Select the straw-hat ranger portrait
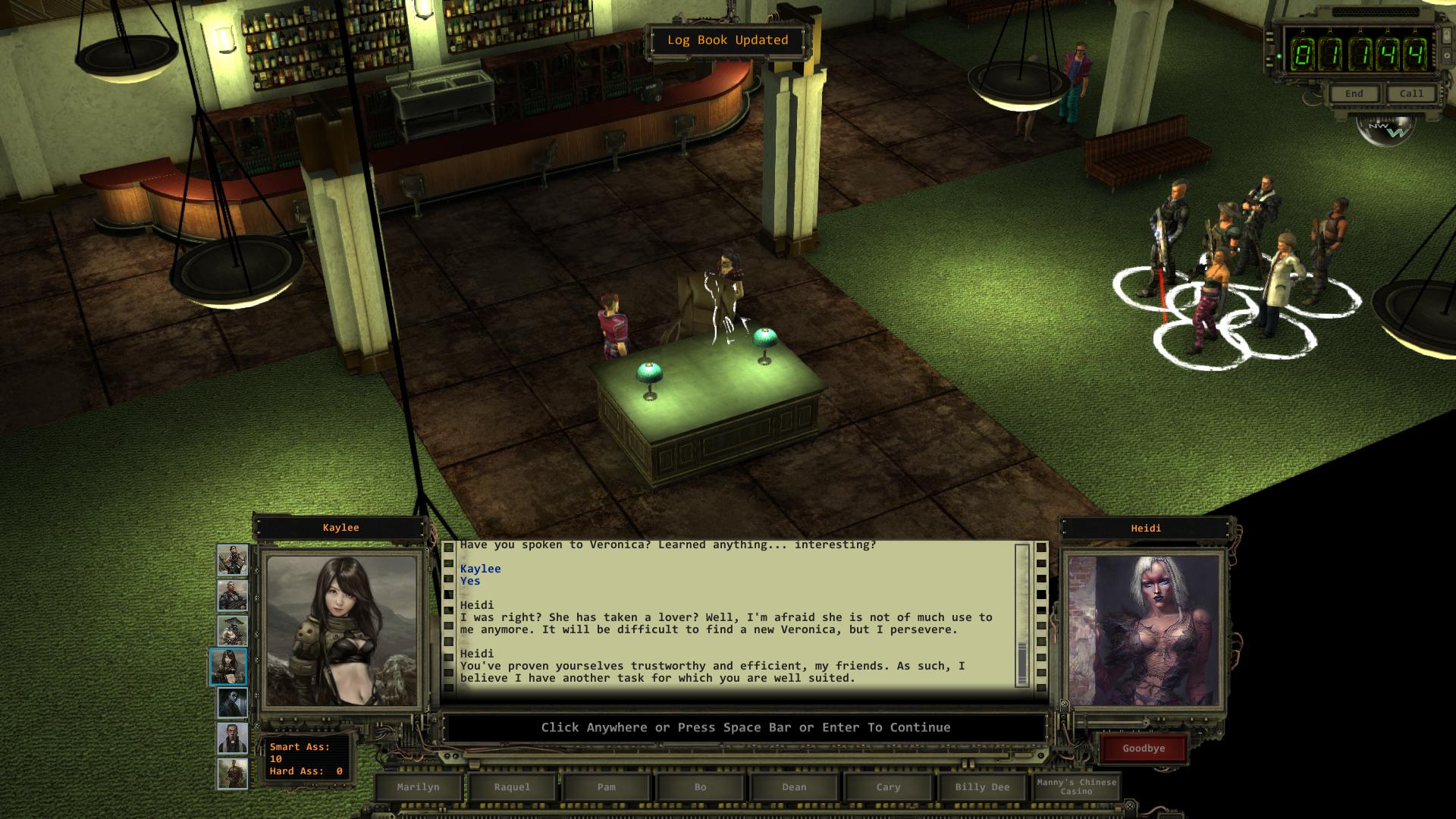Image resolution: width=1456 pixels, height=819 pixels. click(232, 631)
